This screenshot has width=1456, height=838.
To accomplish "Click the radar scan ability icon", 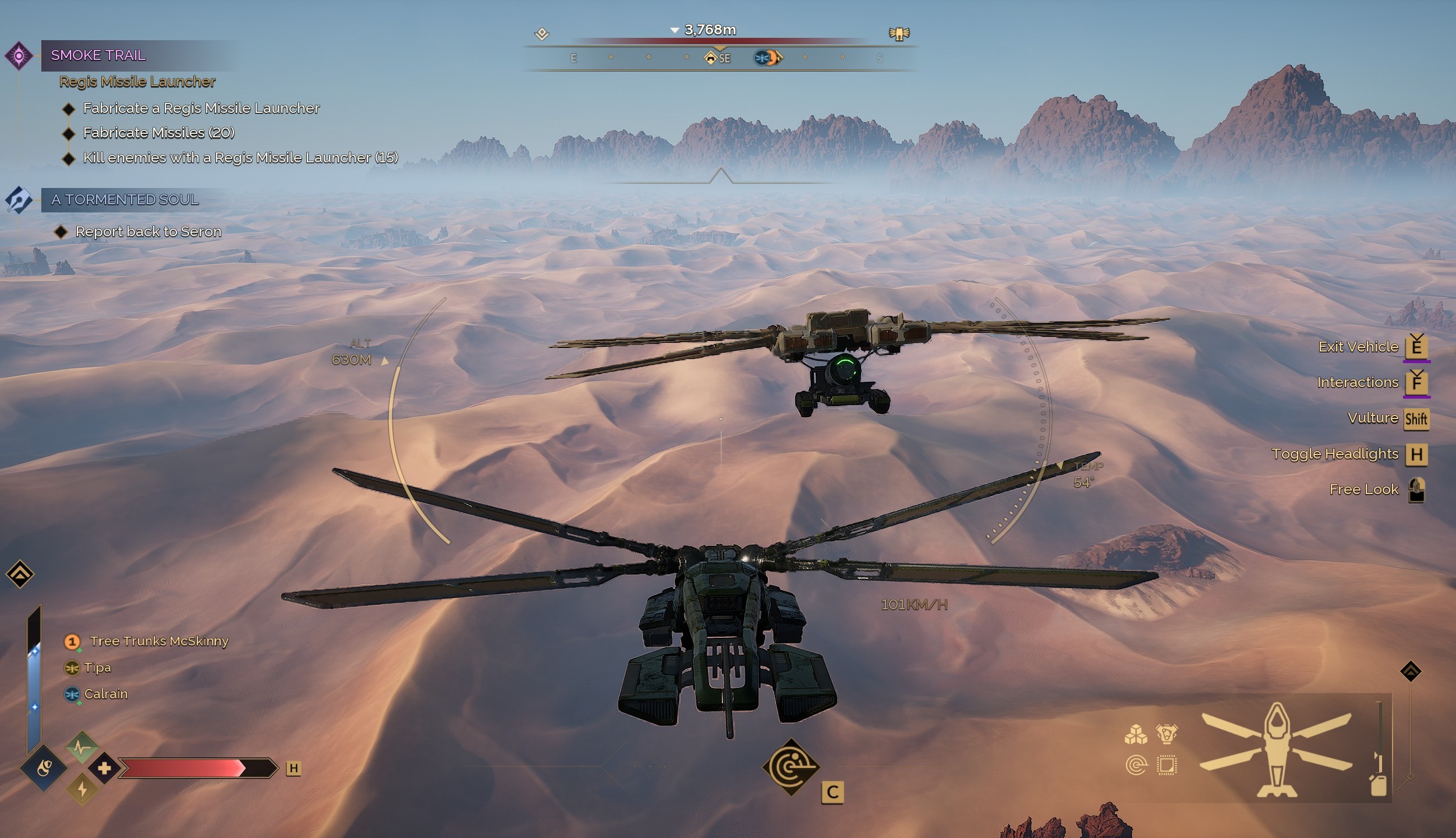I will coord(791,767).
